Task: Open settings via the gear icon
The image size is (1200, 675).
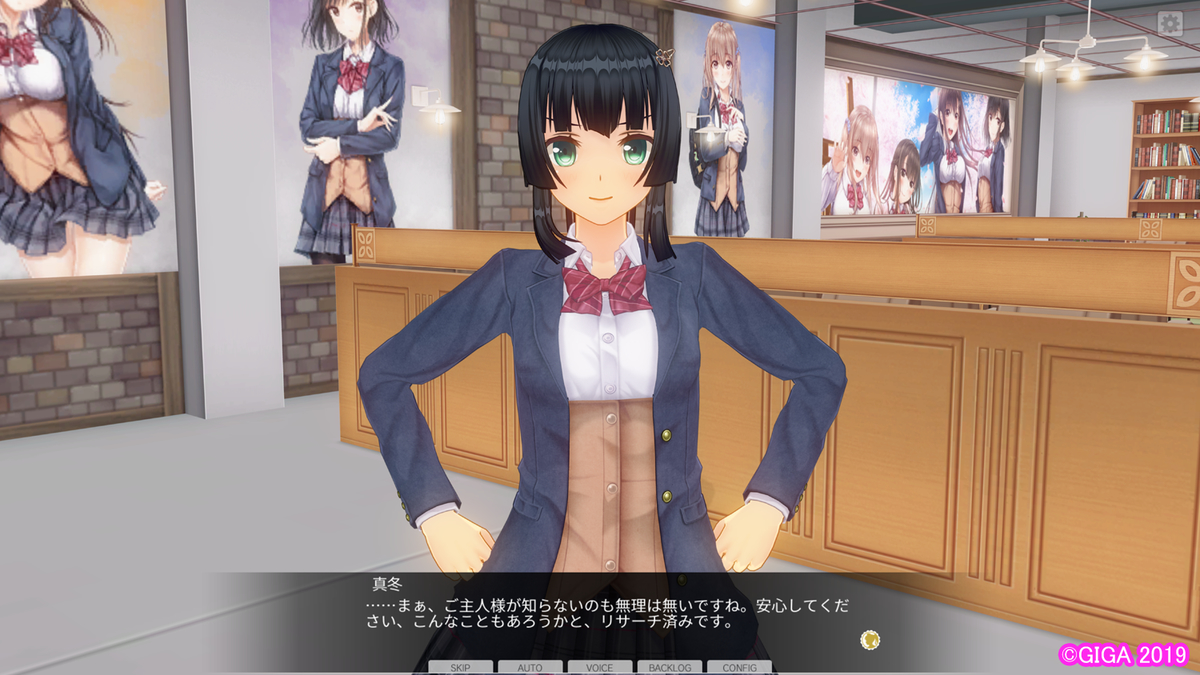Action: pyautogui.click(x=1170, y=24)
